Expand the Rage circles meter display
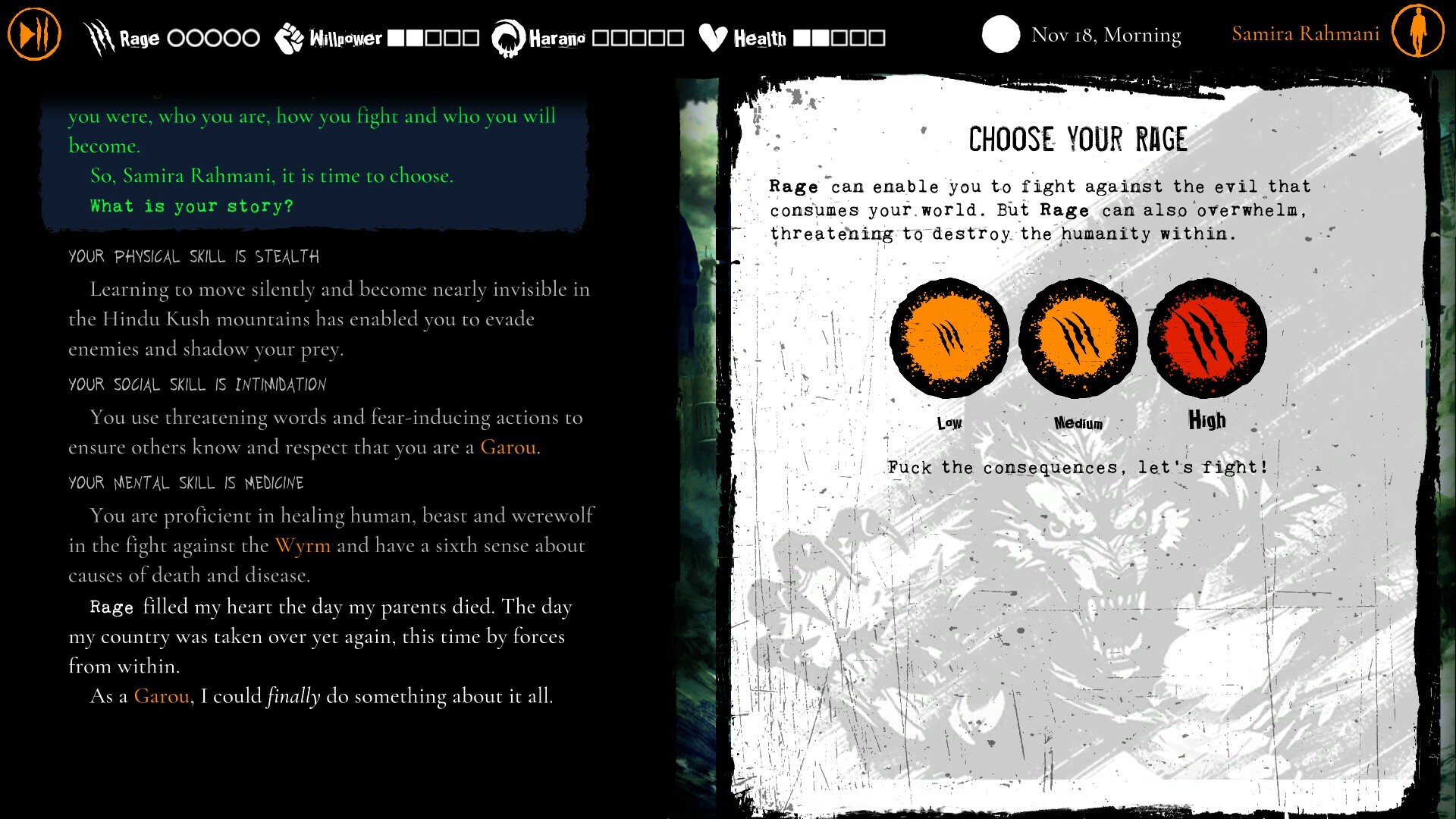The width and height of the screenshot is (1456, 819). tap(213, 36)
